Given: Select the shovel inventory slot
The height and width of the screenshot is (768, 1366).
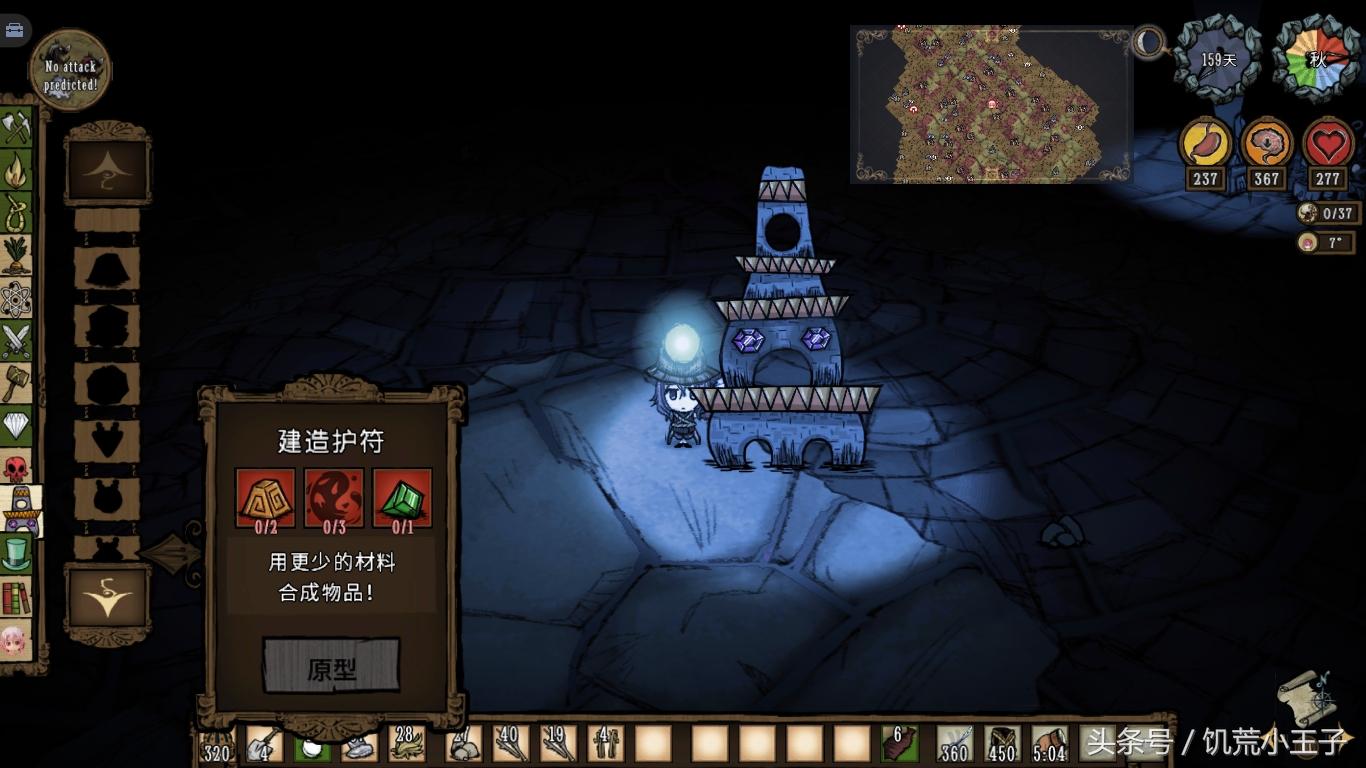Looking at the screenshot, I should 263,745.
